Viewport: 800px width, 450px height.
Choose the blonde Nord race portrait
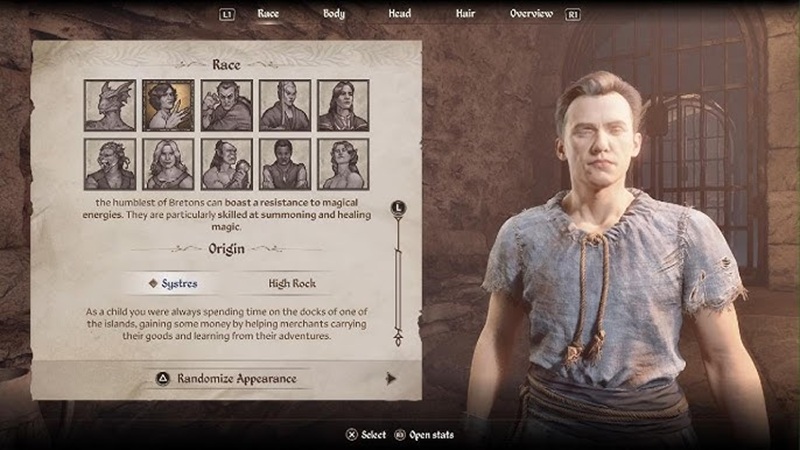tap(168, 164)
